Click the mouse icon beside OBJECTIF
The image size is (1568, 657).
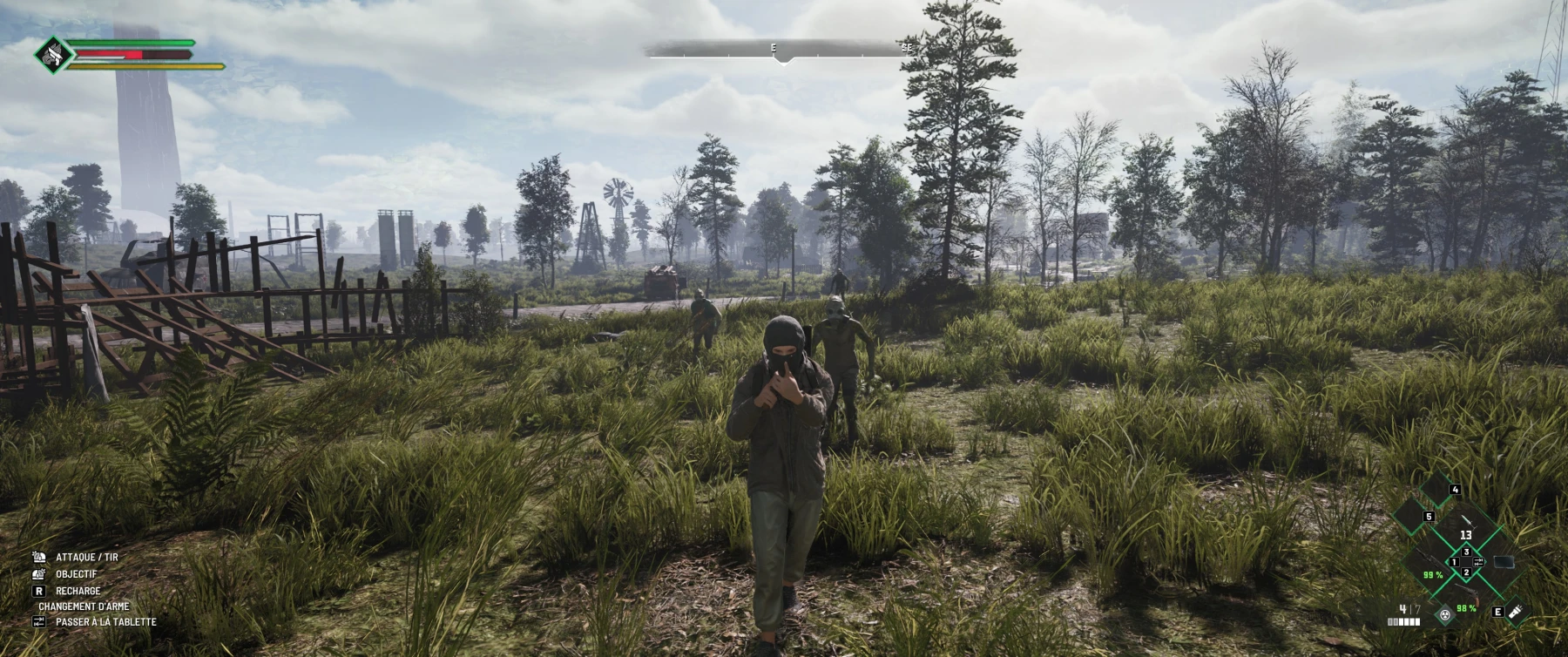point(38,574)
